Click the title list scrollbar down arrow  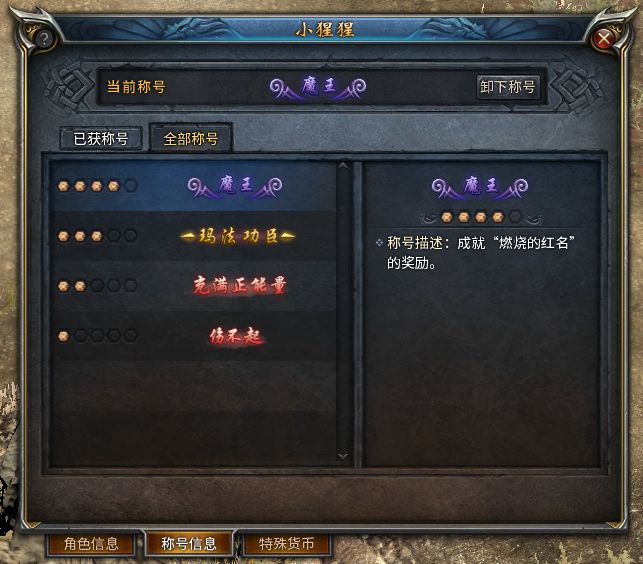tap(344, 455)
